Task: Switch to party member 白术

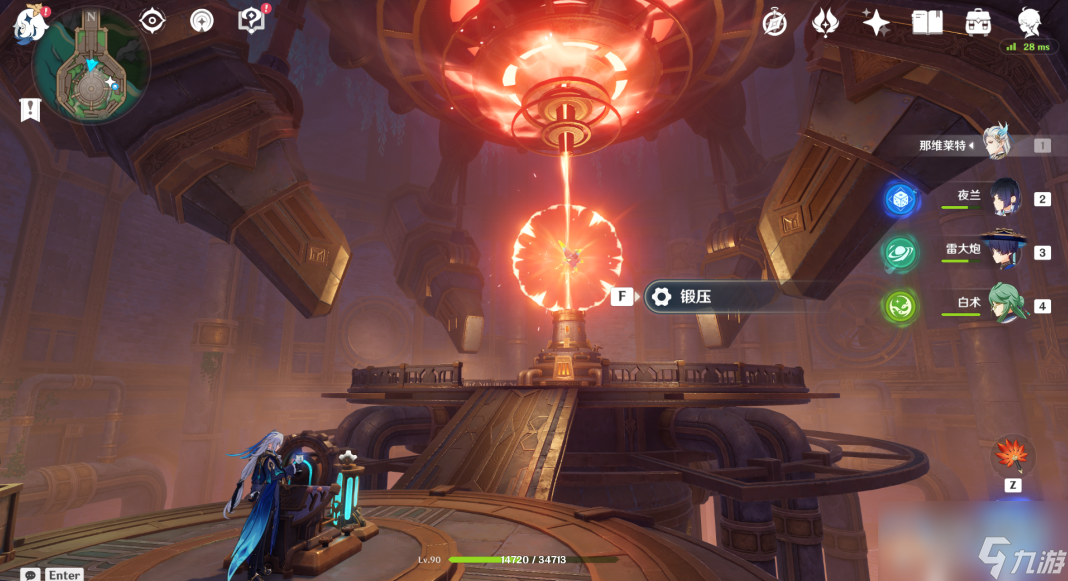Action: pos(1004,304)
